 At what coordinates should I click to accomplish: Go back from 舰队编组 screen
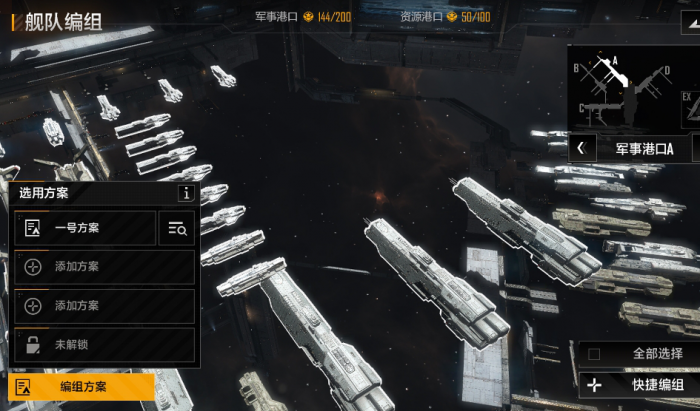tap(13, 20)
